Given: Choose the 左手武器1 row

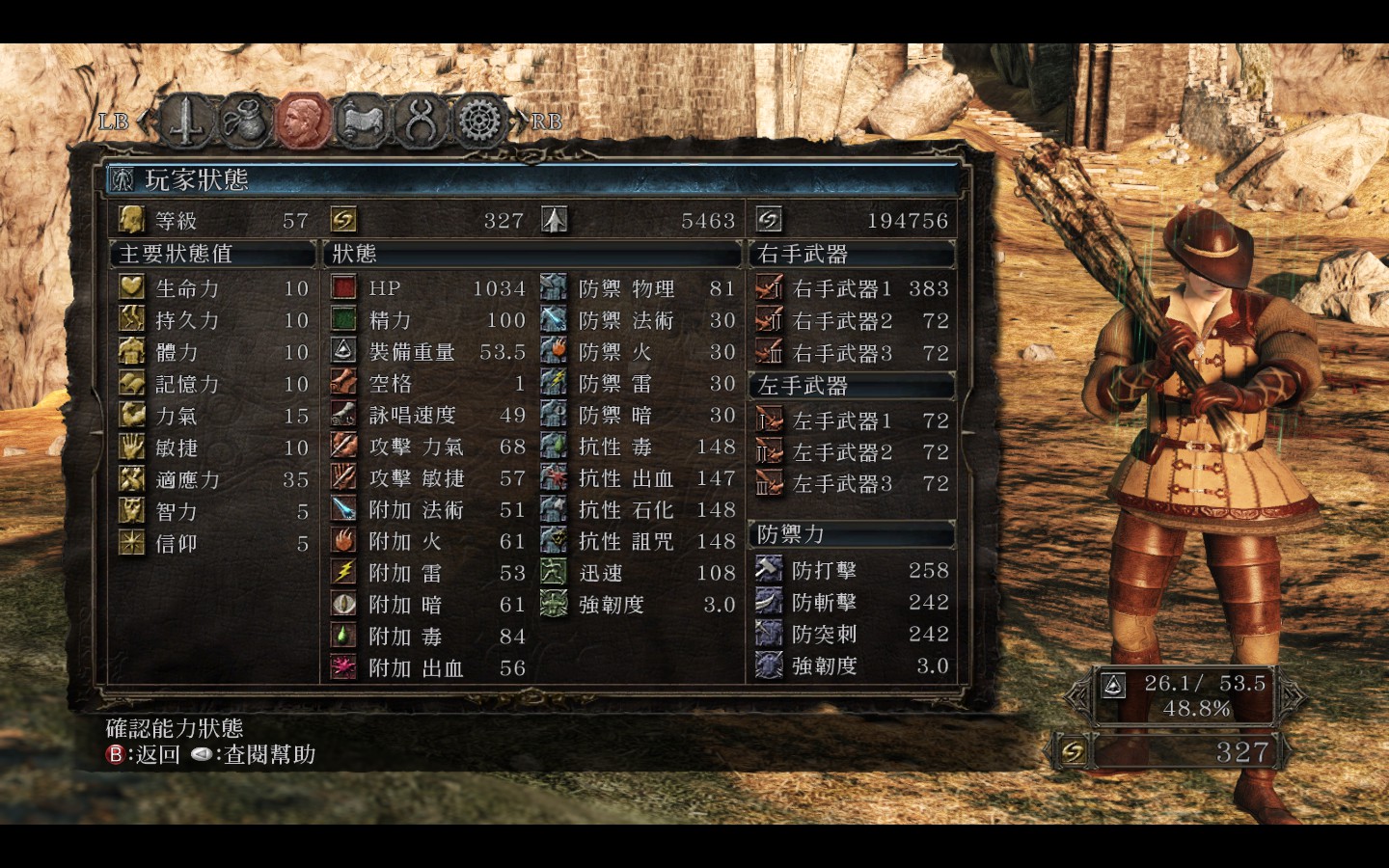Looking at the screenshot, I should [x=852, y=420].
